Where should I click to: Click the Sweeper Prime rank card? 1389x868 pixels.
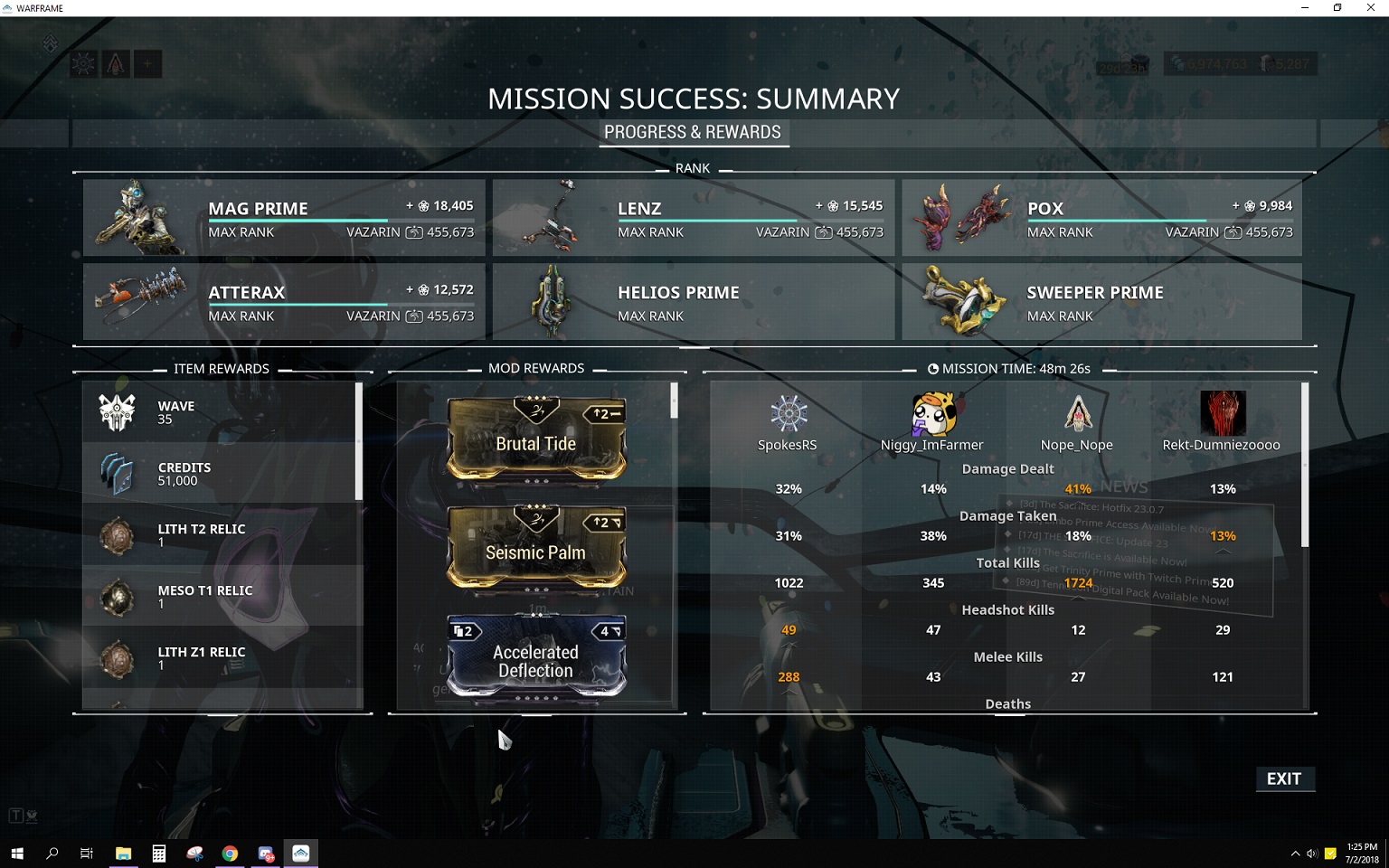point(1102,302)
